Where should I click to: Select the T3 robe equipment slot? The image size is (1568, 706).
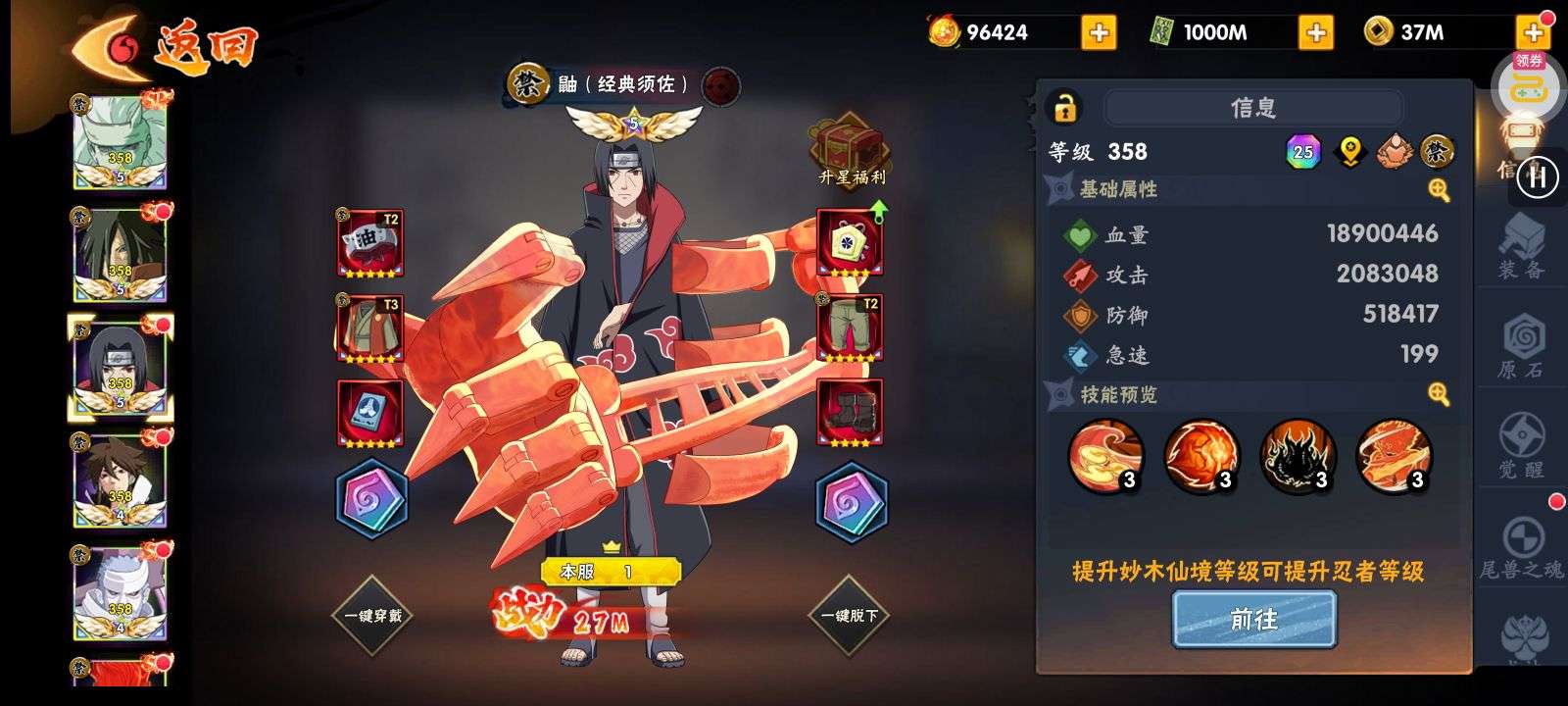pyautogui.click(x=369, y=328)
